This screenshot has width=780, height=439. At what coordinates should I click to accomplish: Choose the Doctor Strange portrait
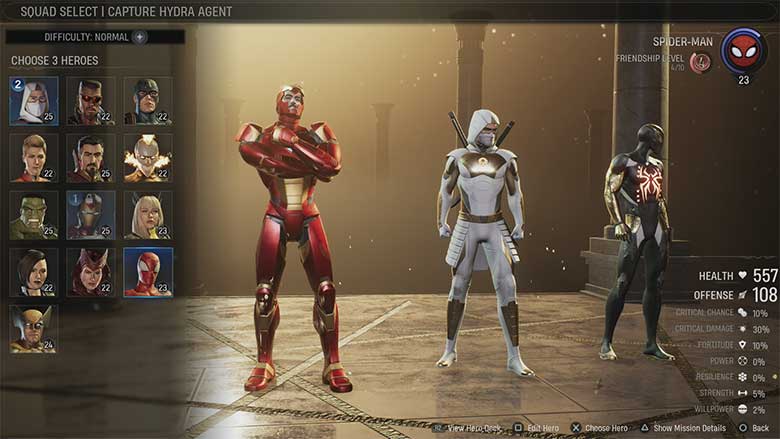coord(91,158)
